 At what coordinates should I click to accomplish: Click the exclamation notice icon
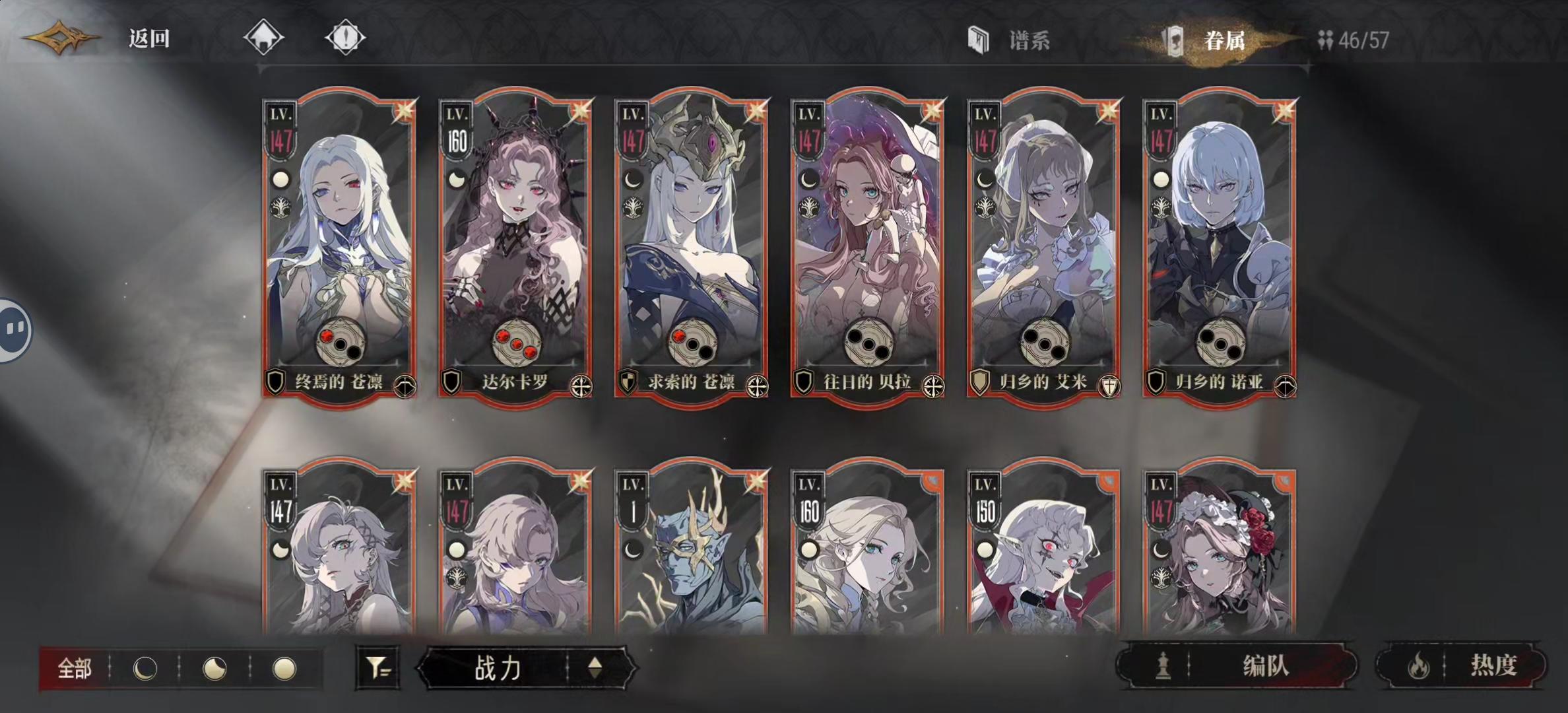pos(346,38)
